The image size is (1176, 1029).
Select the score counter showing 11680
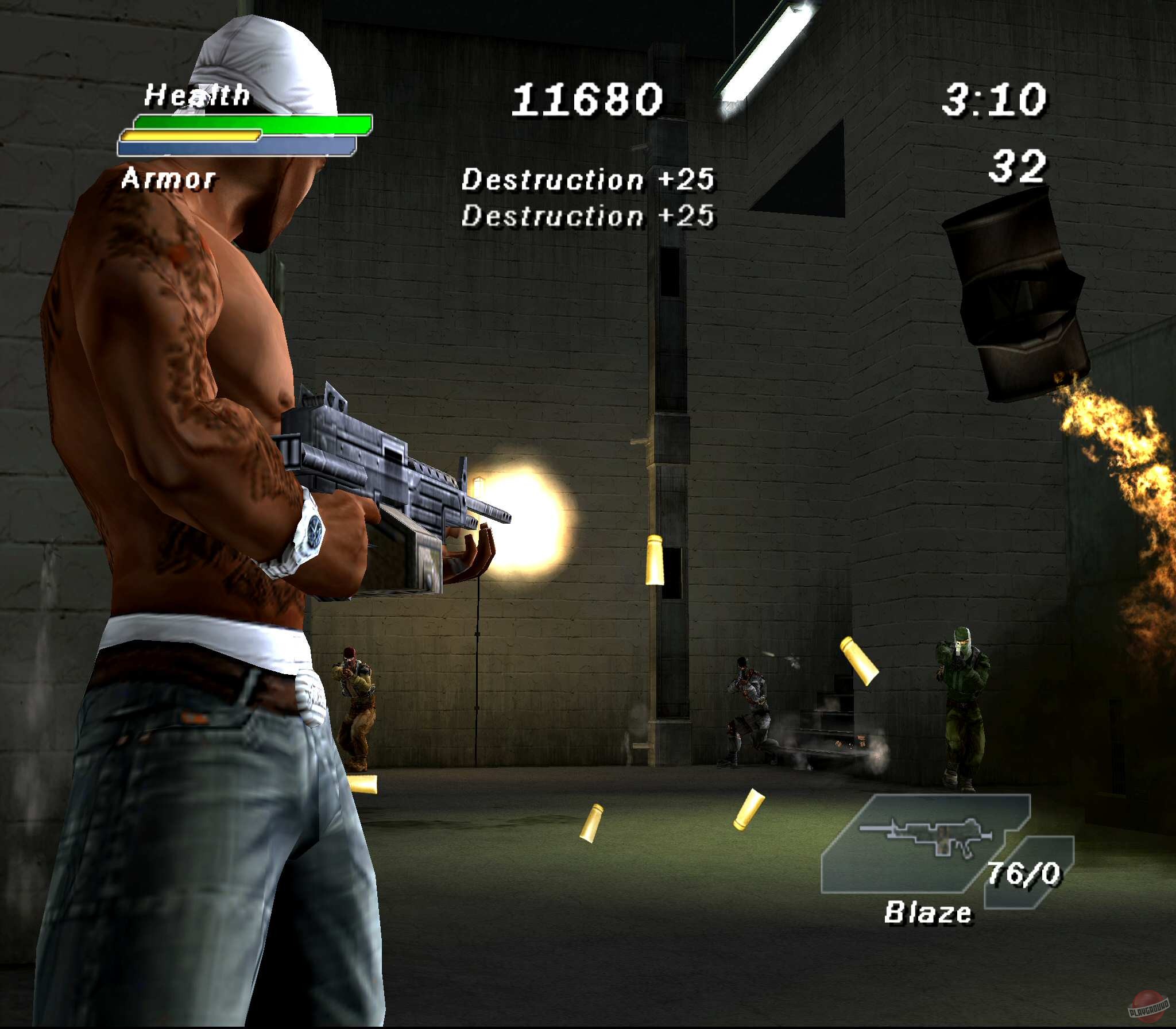pyautogui.click(x=587, y=99)
